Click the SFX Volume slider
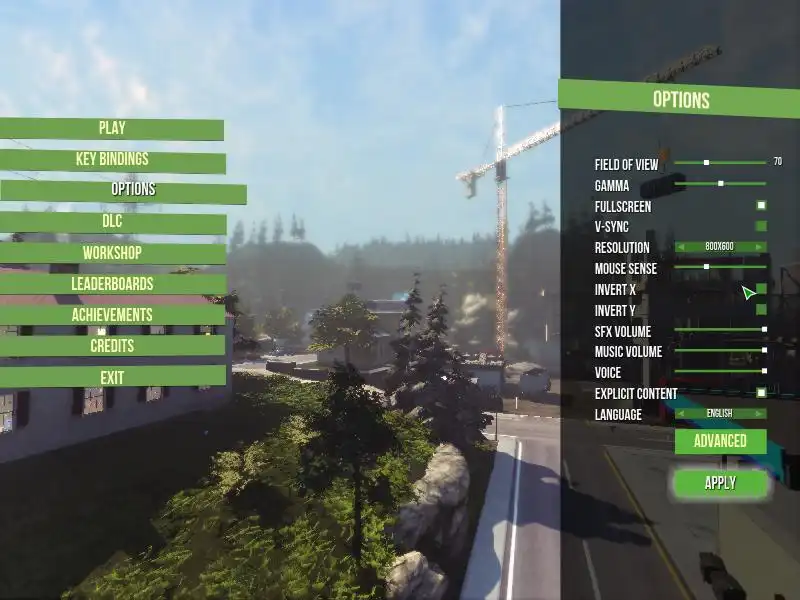 720,330
